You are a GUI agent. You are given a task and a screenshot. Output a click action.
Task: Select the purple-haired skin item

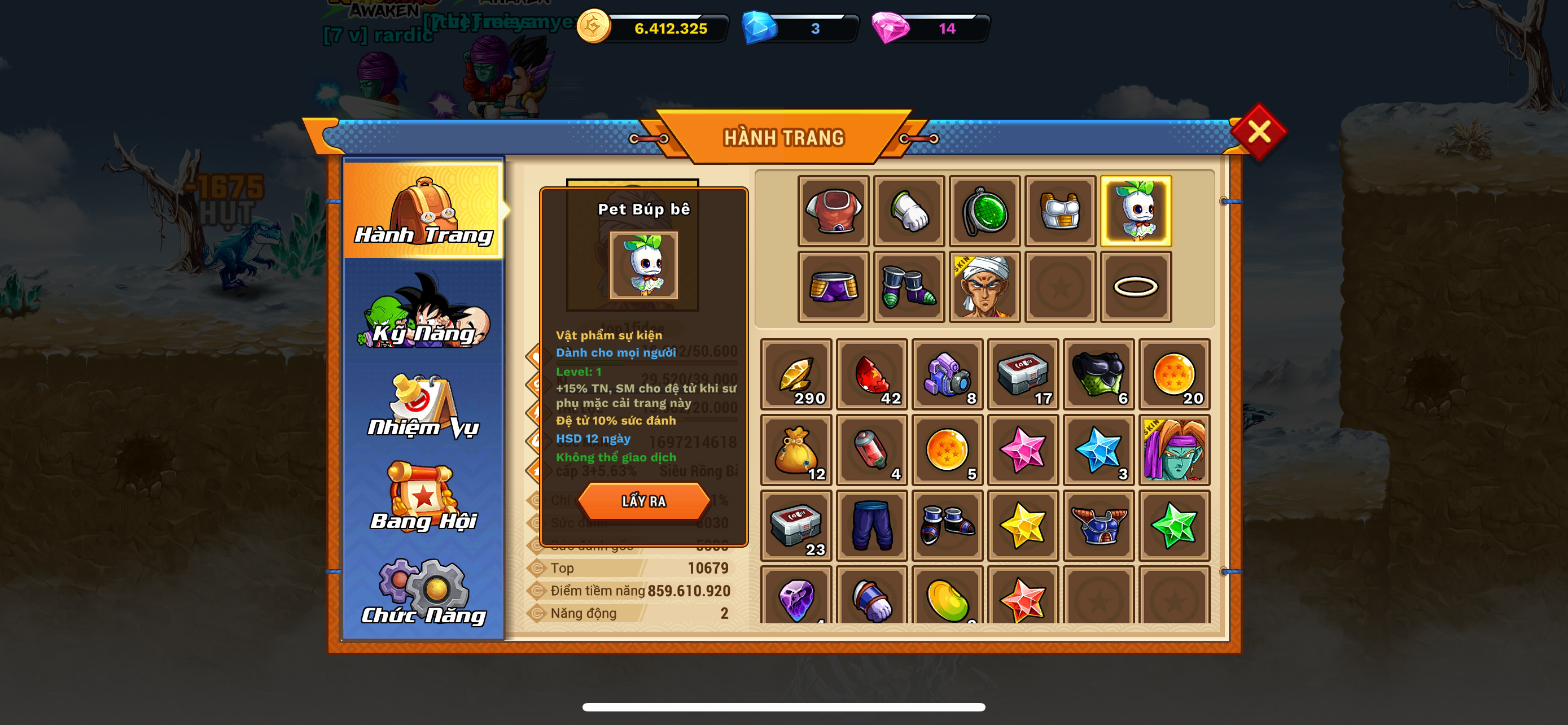point(1174,451)
